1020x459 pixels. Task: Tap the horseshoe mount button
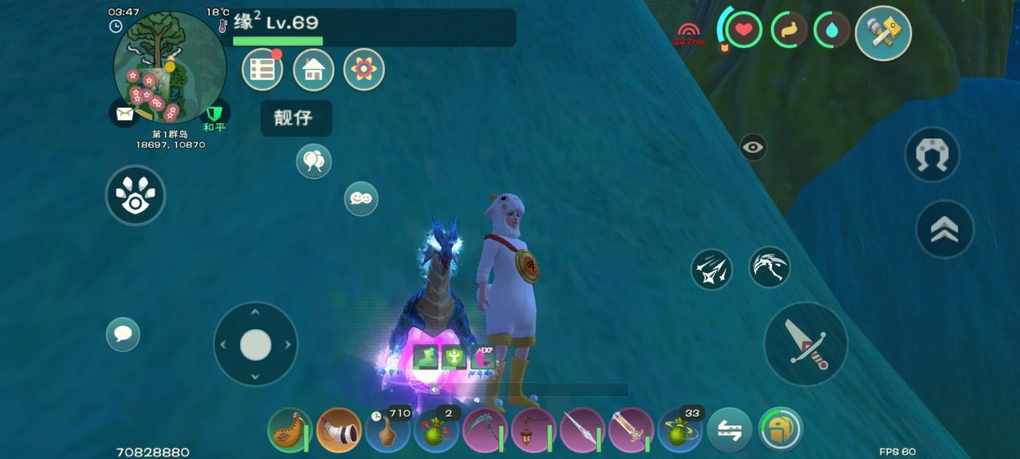tap(931, 155)
